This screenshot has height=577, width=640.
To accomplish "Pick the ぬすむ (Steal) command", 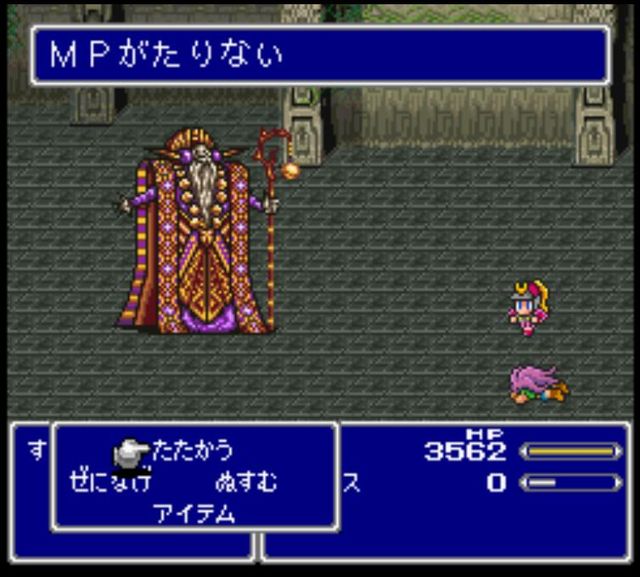I will pyautogui.click(x=245, y=482).
